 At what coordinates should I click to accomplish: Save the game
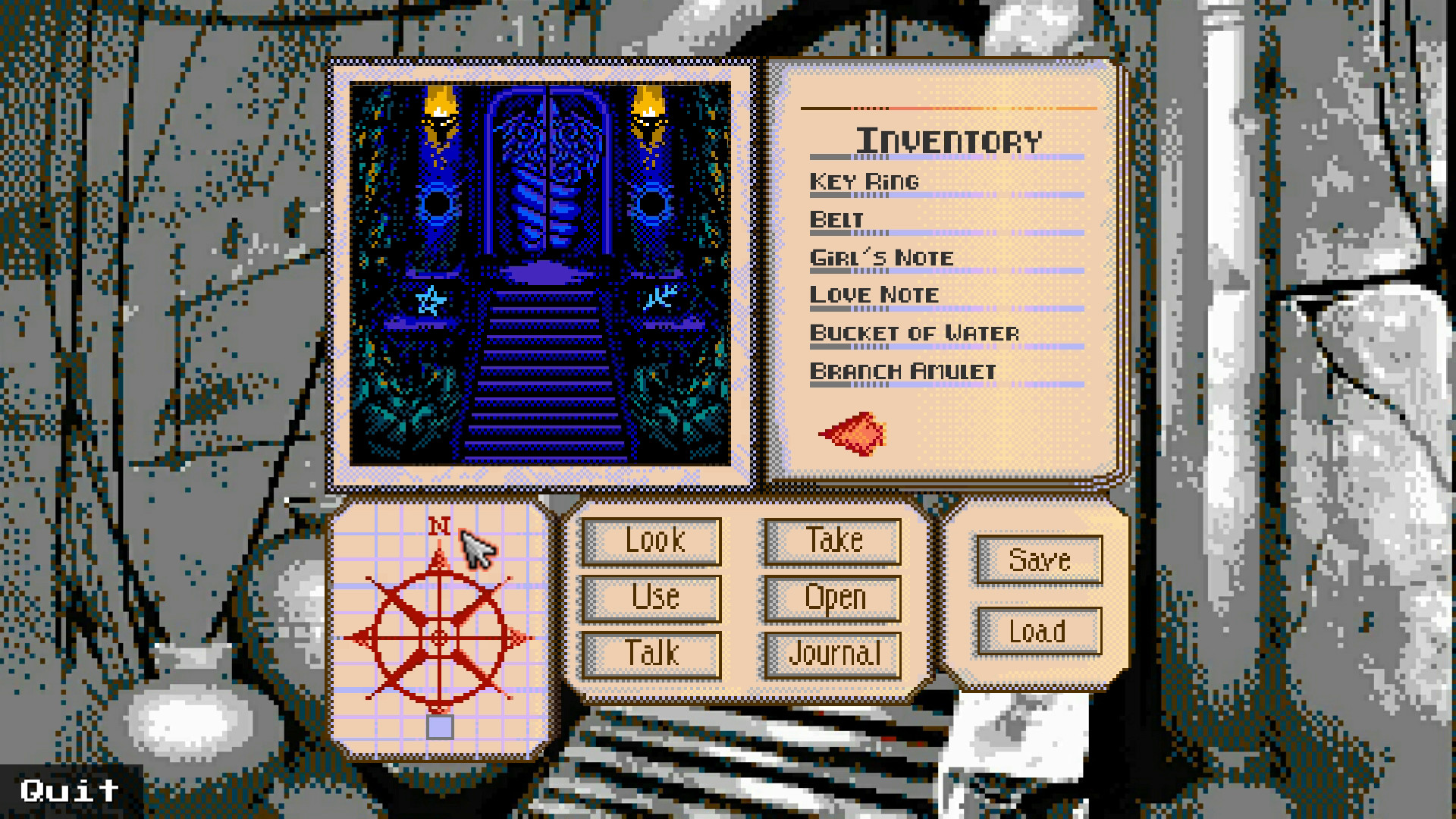1039,561
